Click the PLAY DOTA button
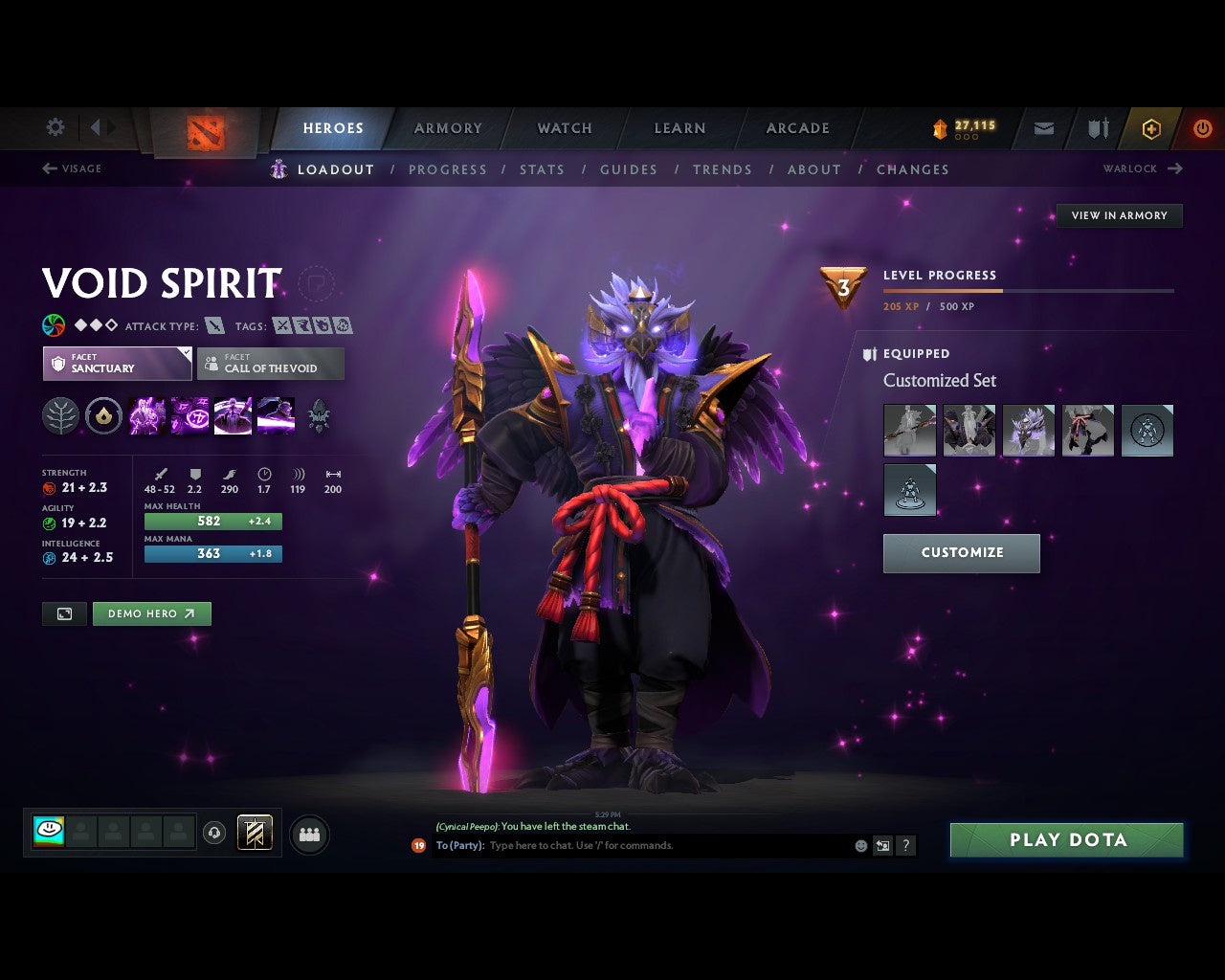The height and width of the screenshot is (980, 1225). 1066,839
